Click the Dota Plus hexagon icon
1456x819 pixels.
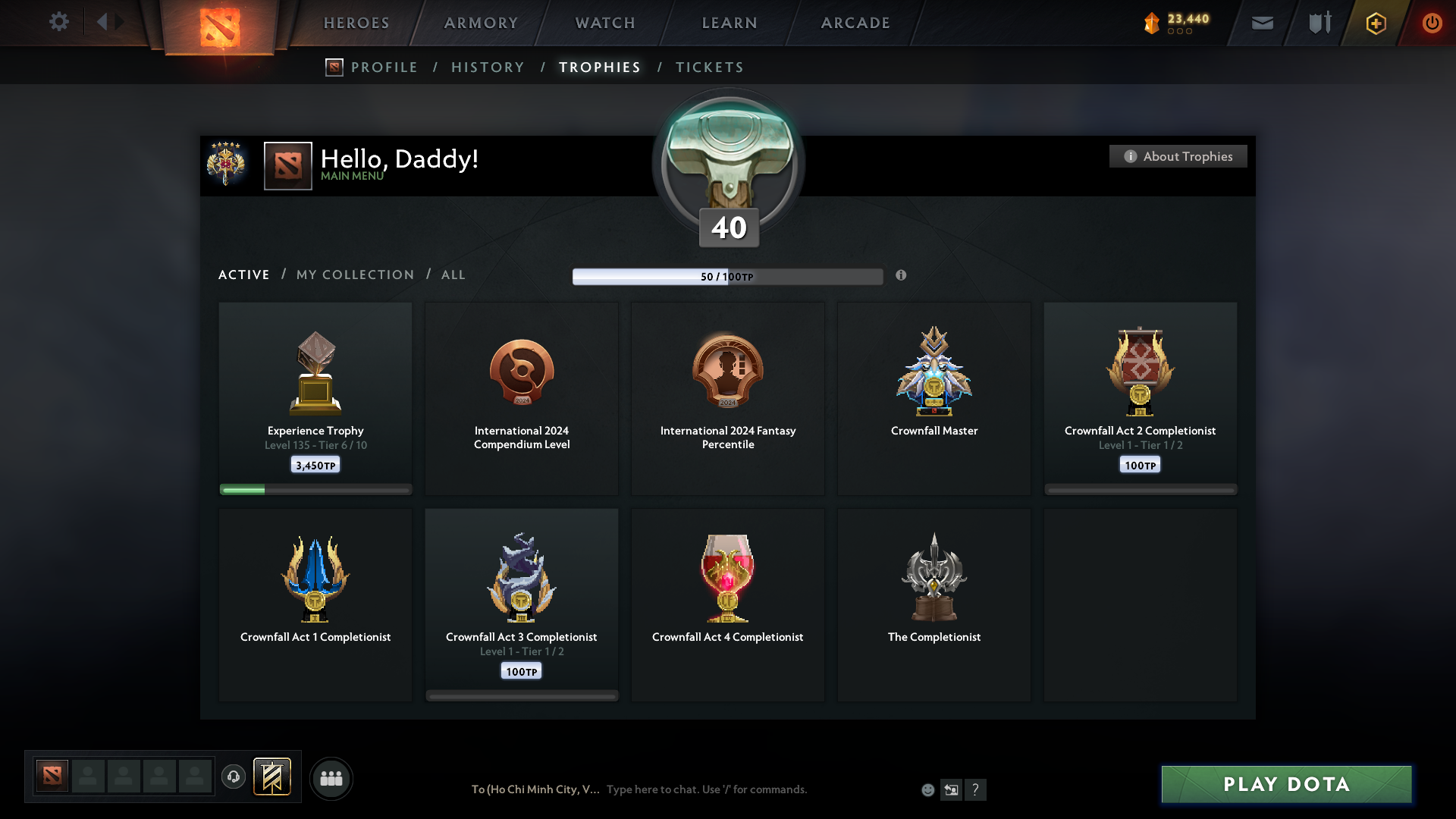click(1376, 23)
